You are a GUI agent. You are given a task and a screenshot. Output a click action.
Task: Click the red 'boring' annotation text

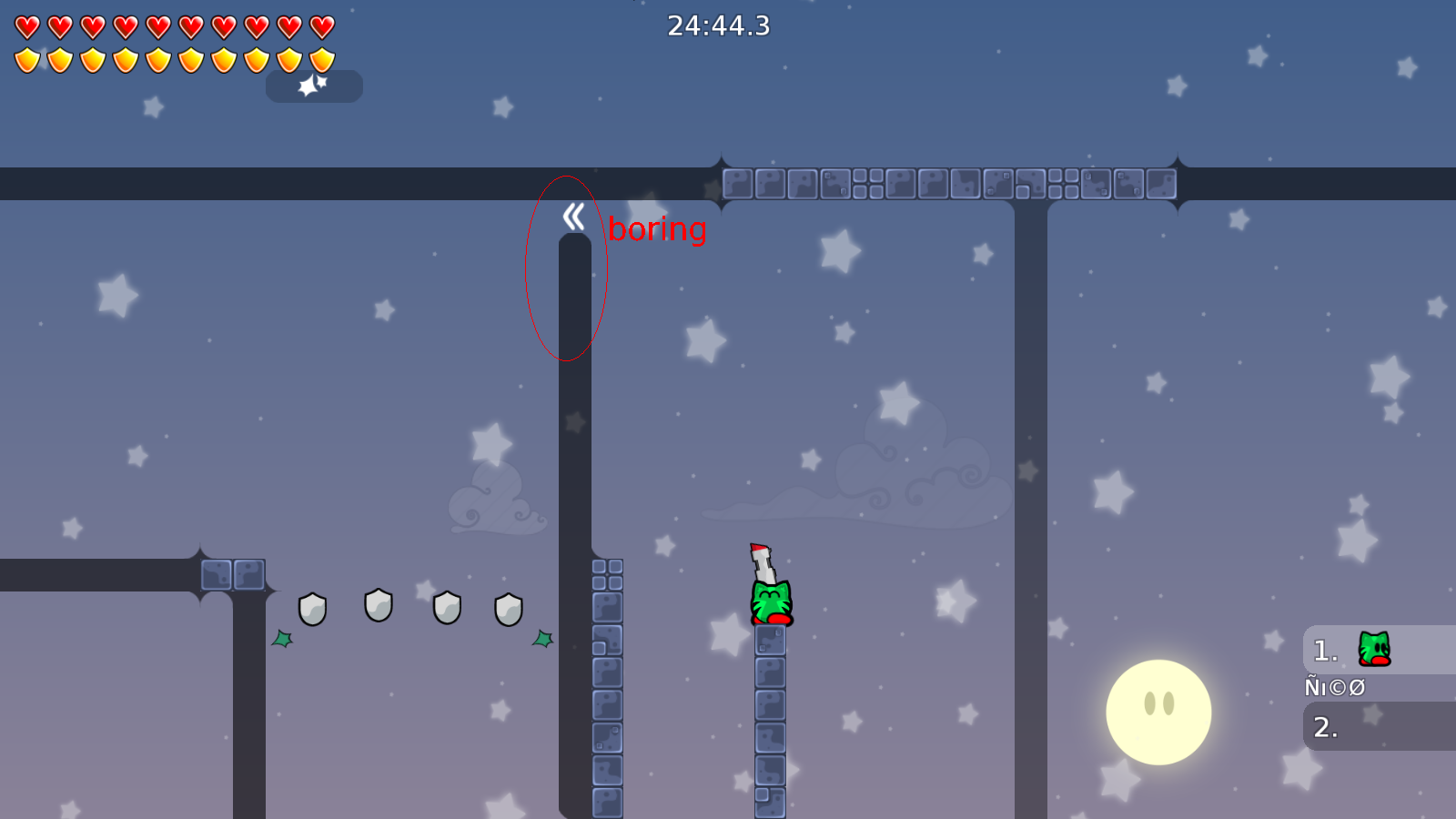(655, 230)
